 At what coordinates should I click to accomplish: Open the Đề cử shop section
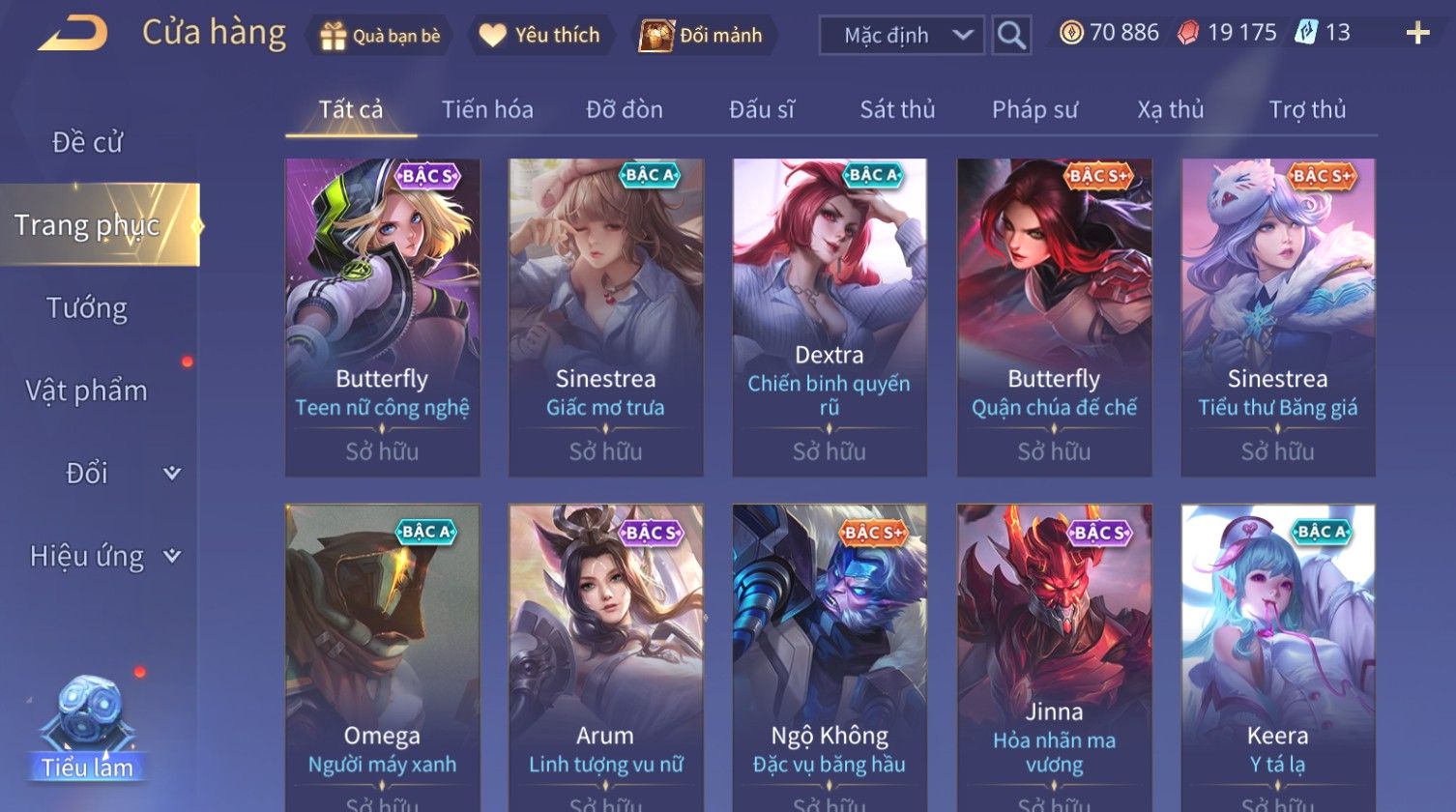click(x=87, y=142)
